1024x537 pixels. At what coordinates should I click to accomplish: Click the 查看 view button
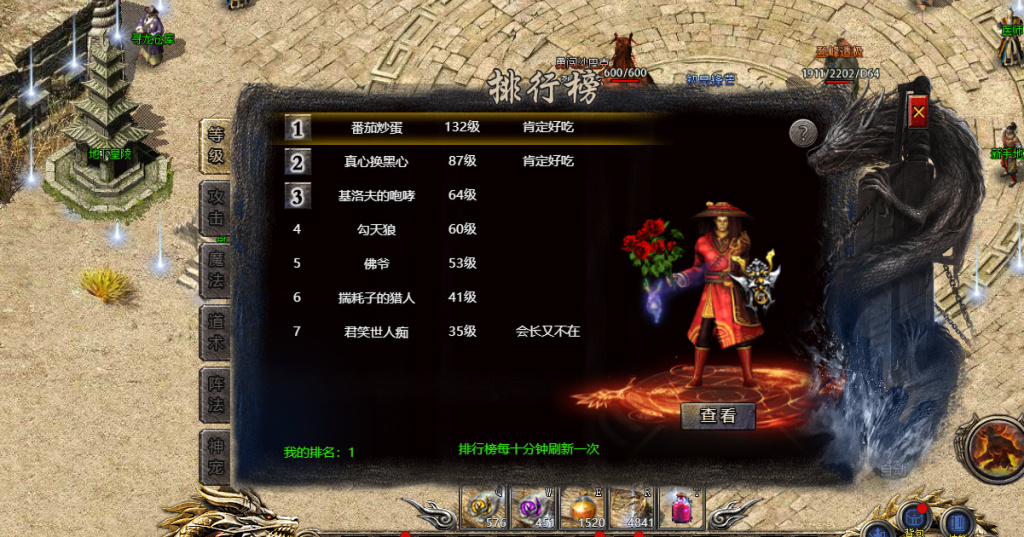(717, 416)
